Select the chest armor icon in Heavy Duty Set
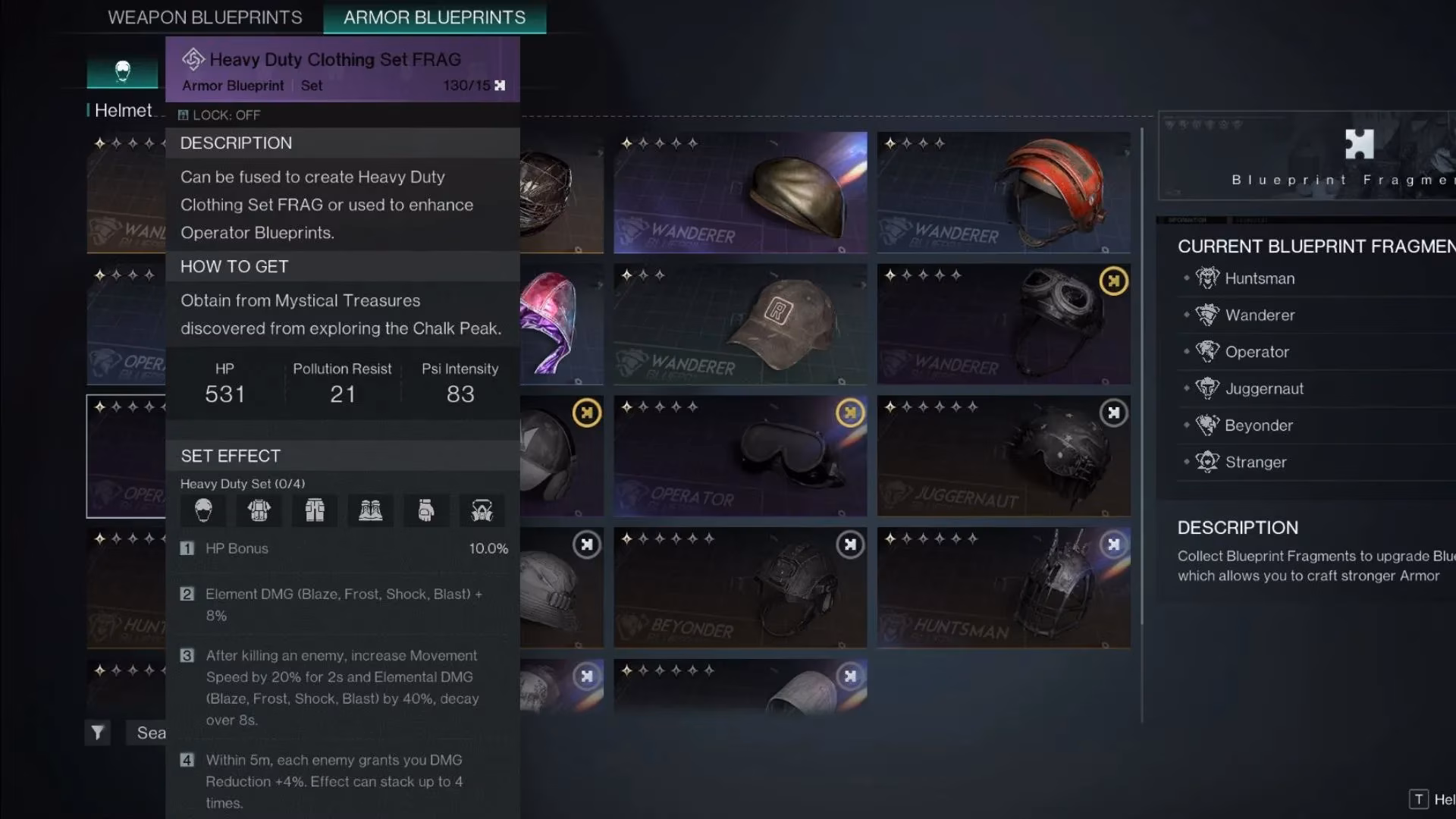The height and width of the screenshot is (819, 1456). coord(258,510)
